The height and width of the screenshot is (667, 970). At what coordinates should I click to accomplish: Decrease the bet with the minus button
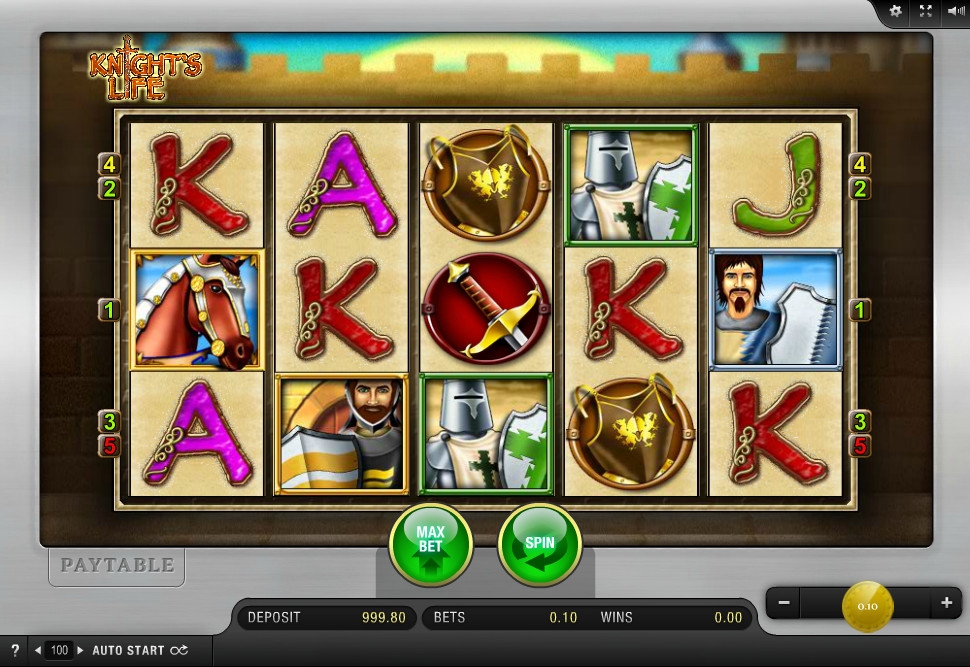[x=785, y=603]
